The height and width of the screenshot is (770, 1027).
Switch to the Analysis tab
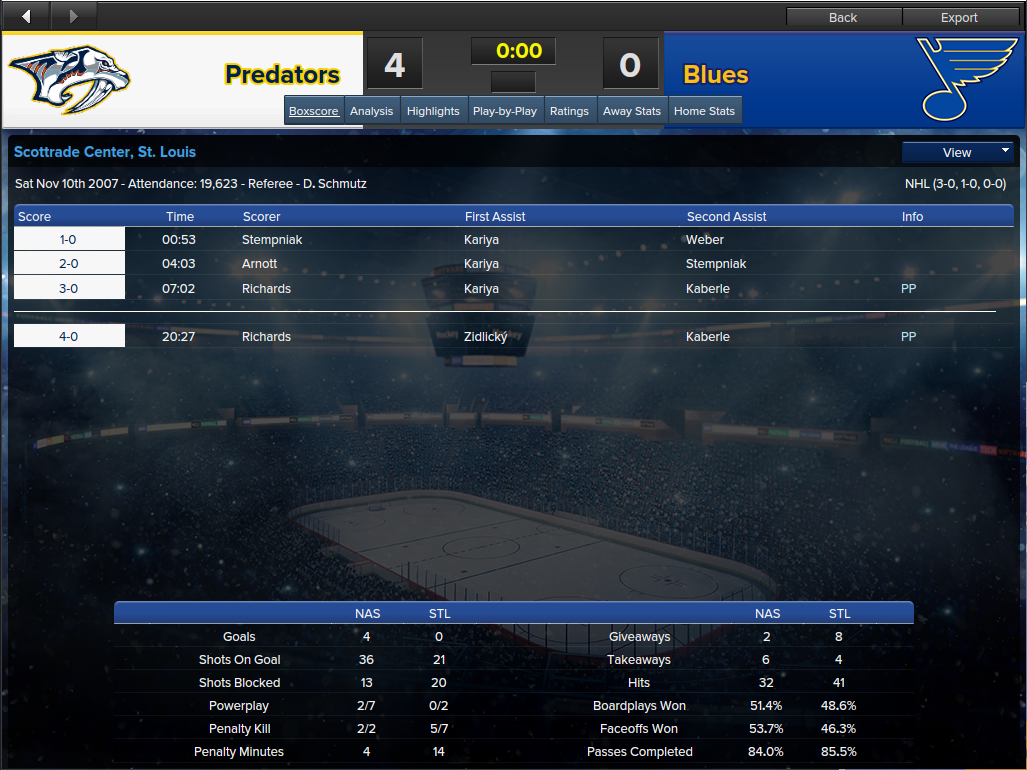[x=371, y=111]
